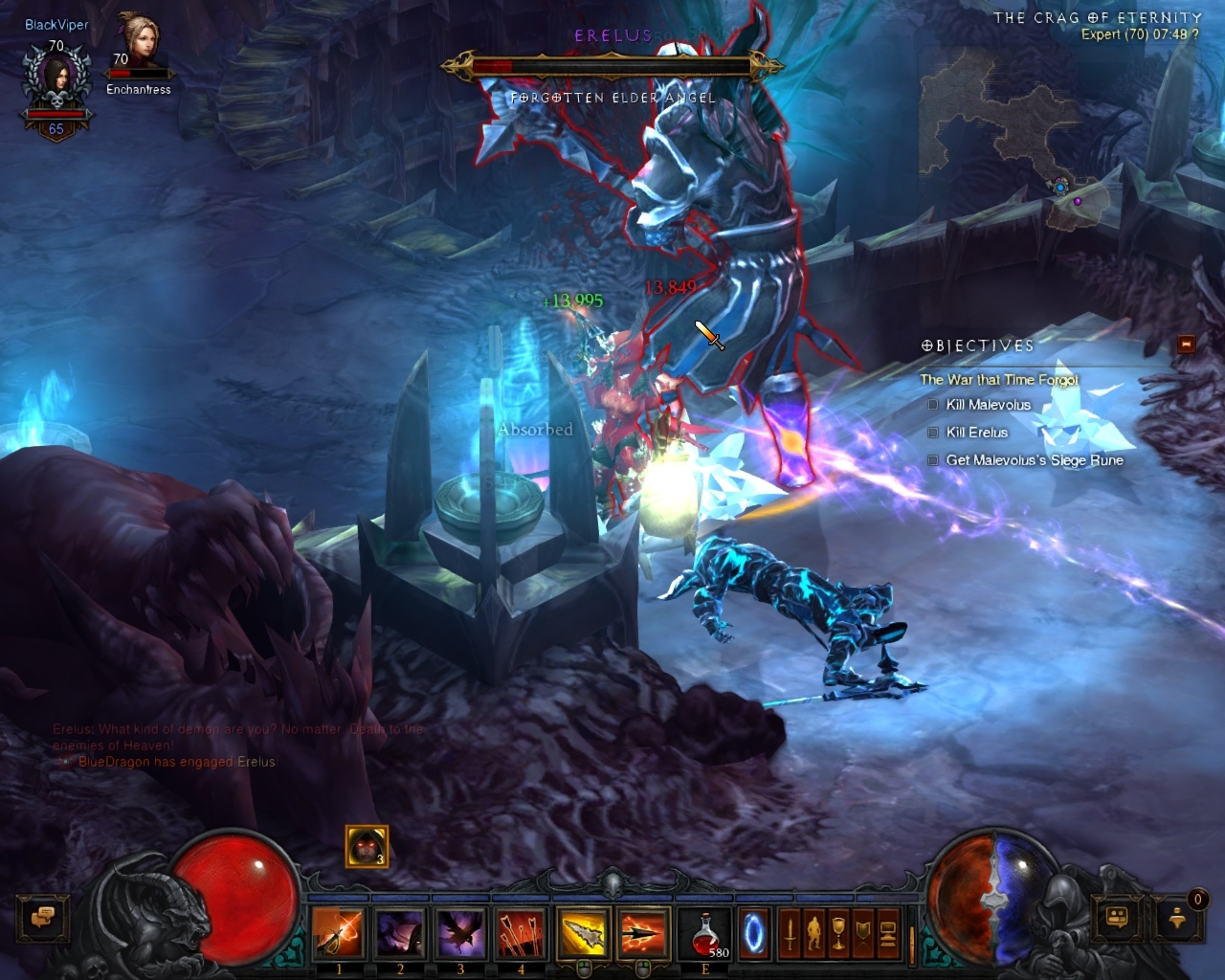The width and height of the screenshot is (1225, 980).
Task: Tick the Get Malevolus's Siege Rune checkbox
Action: coord(932,460)
